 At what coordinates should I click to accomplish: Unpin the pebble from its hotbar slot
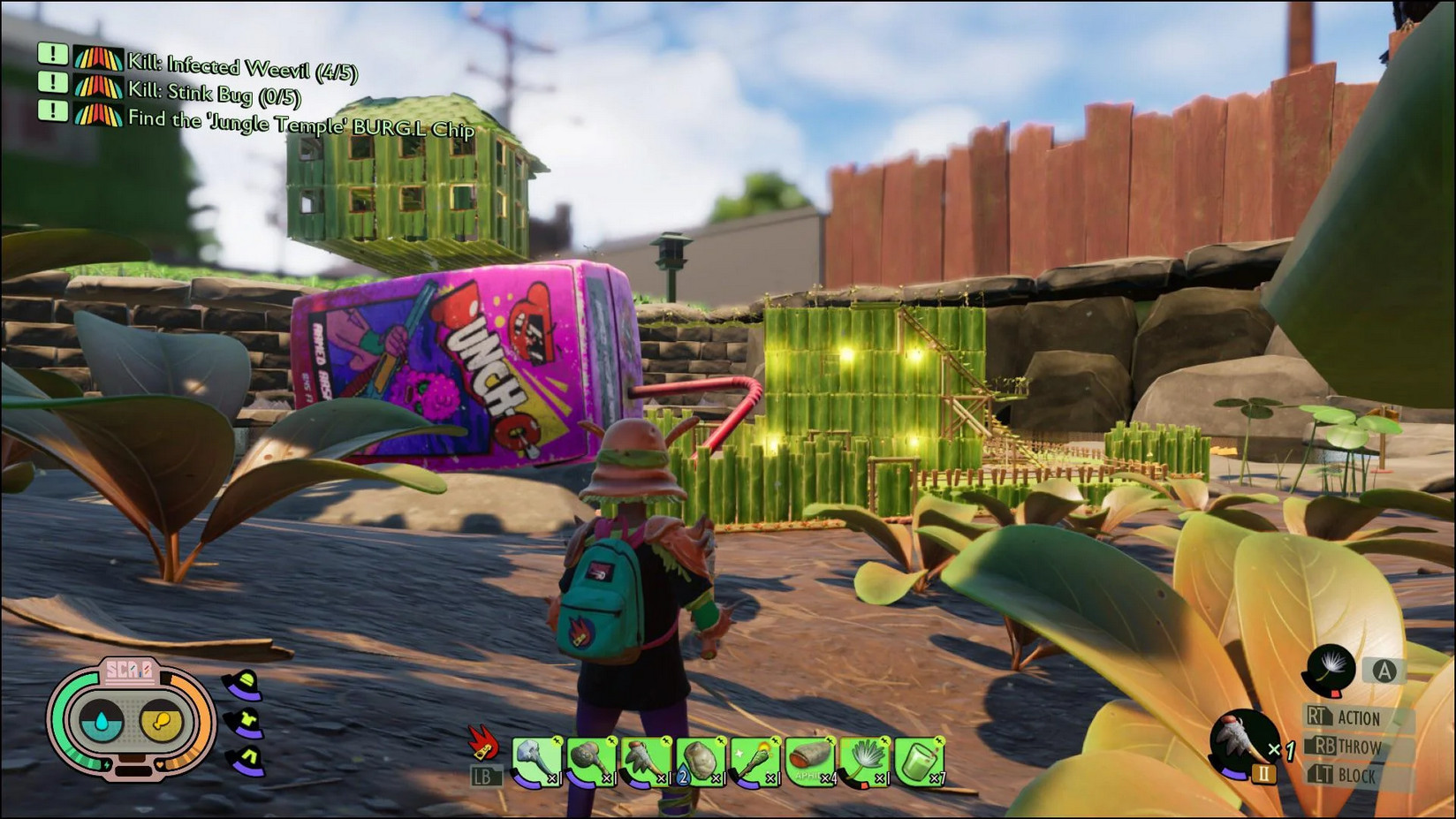click(x=721, y=740)
